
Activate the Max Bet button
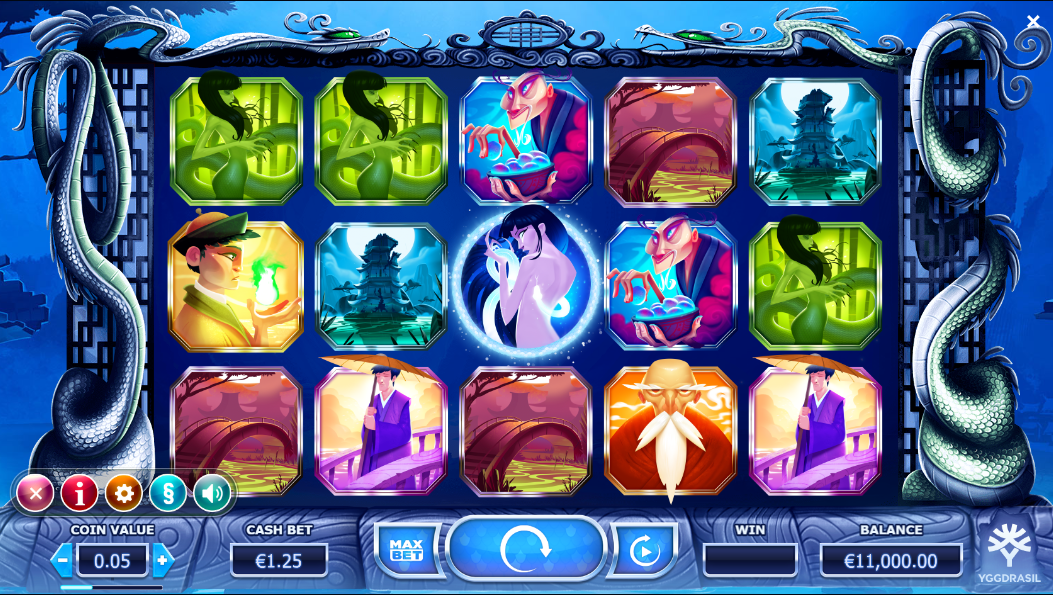(x=407, y=549)
